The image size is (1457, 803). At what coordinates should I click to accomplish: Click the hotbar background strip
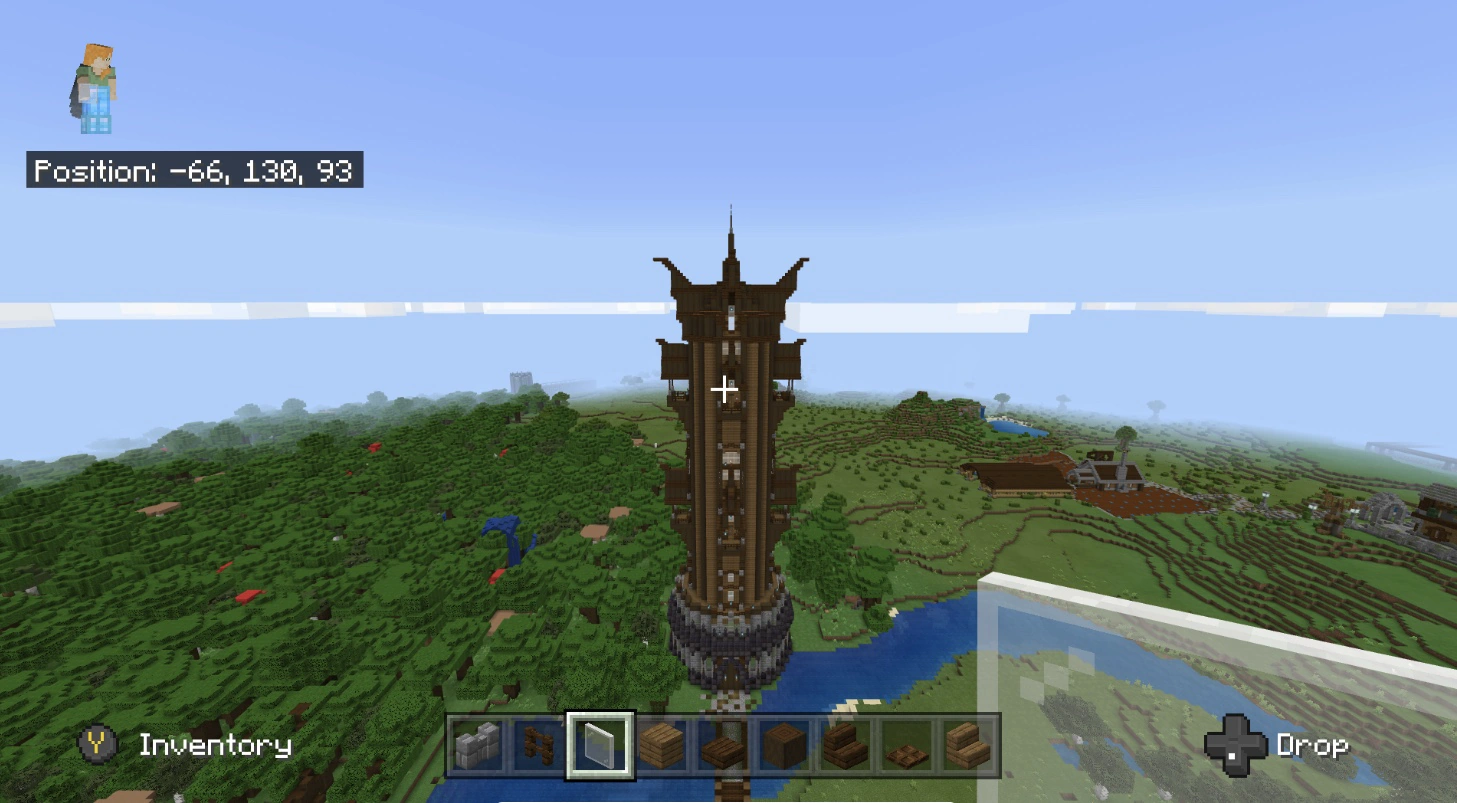pos(724,746)
